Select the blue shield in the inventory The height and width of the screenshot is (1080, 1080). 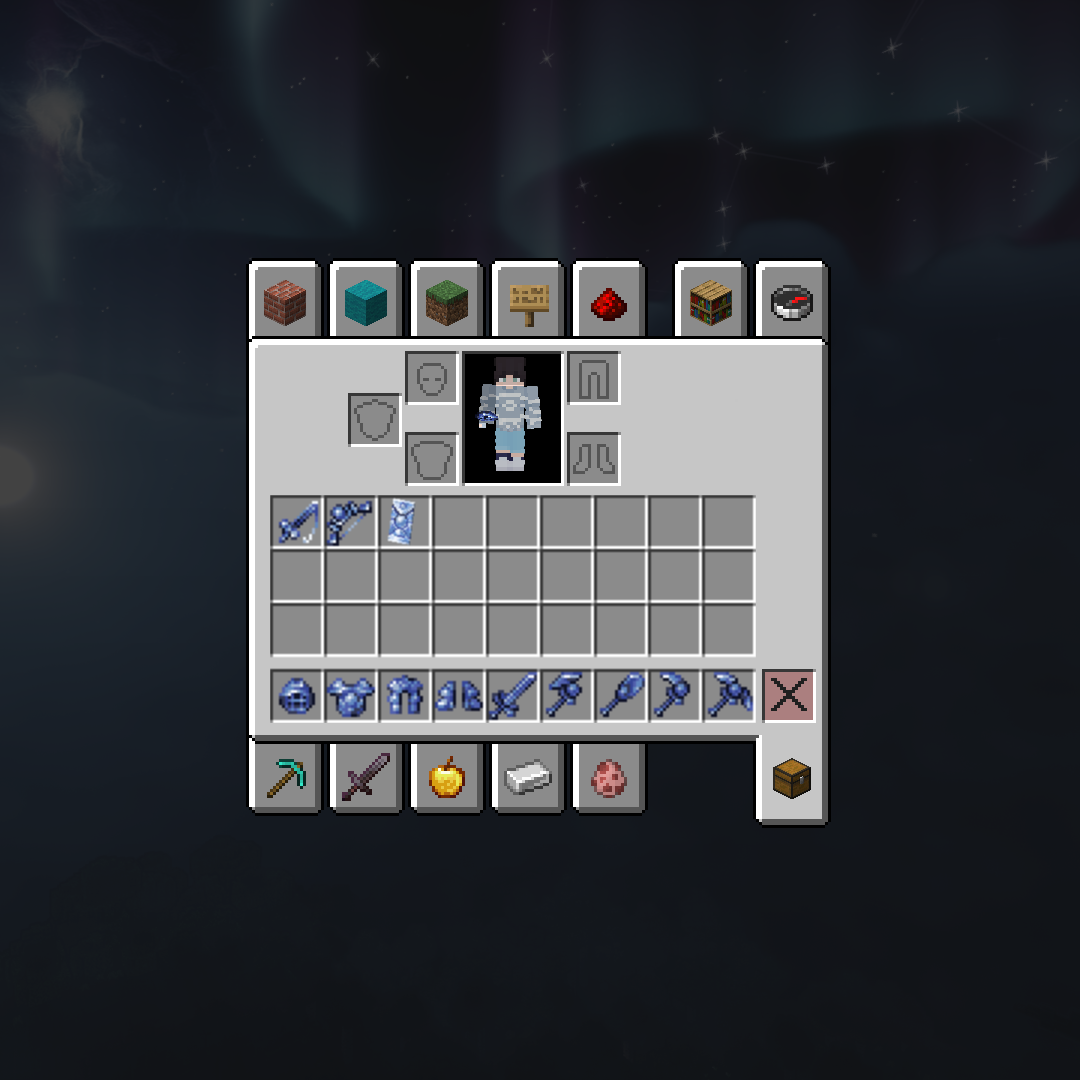[x=405, y=522]
